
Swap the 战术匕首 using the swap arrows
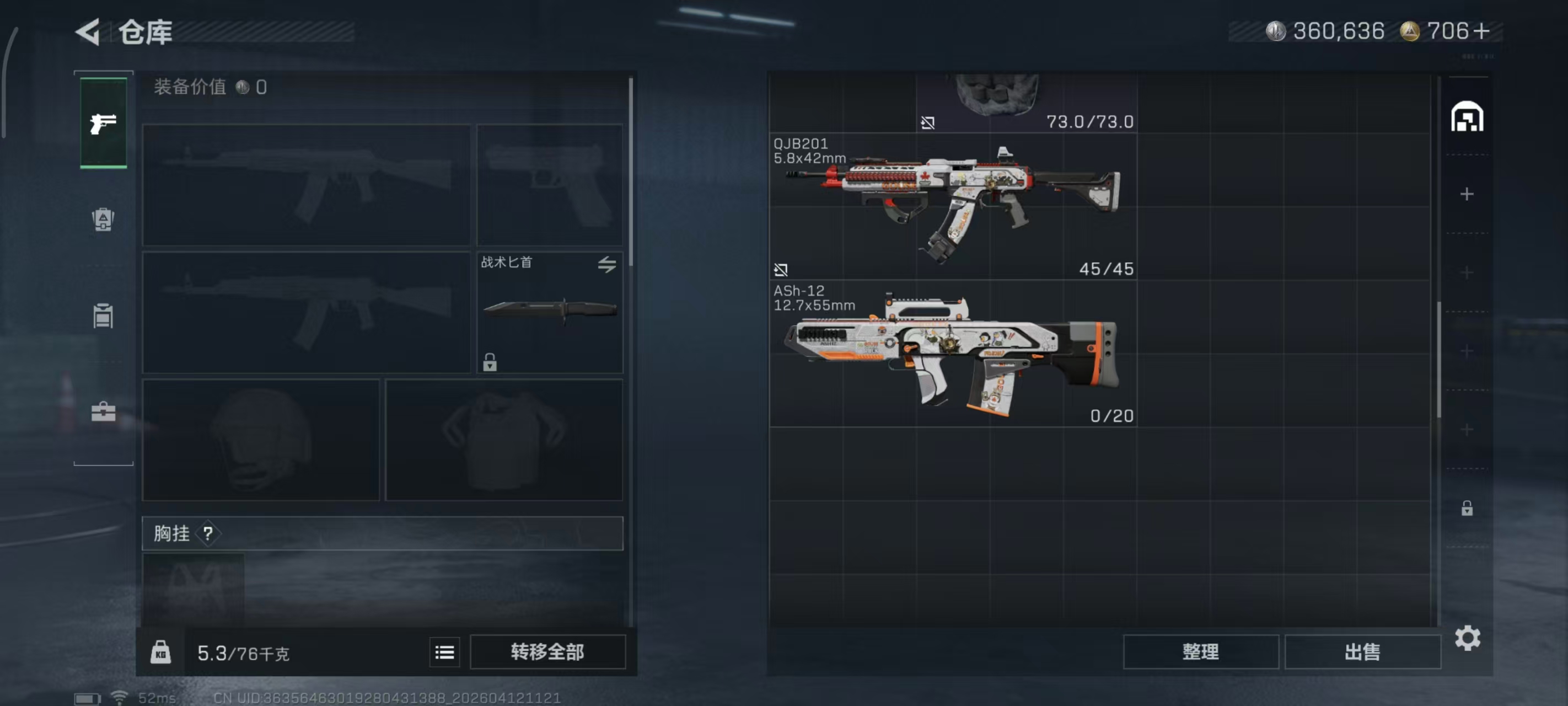pyautogui.click(x=606, y=264)
